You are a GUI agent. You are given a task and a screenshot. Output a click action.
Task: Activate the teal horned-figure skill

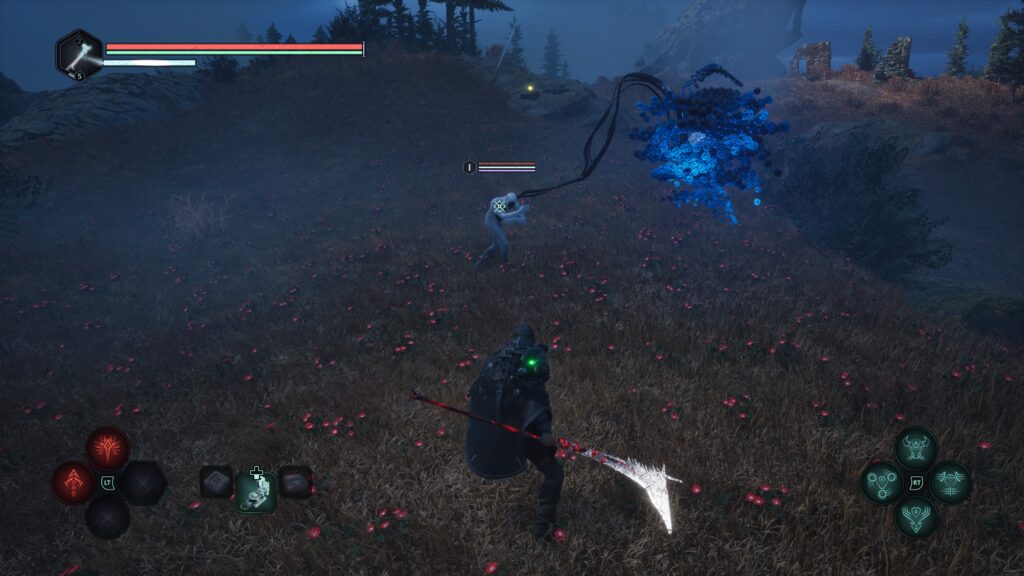coord(915,448)
